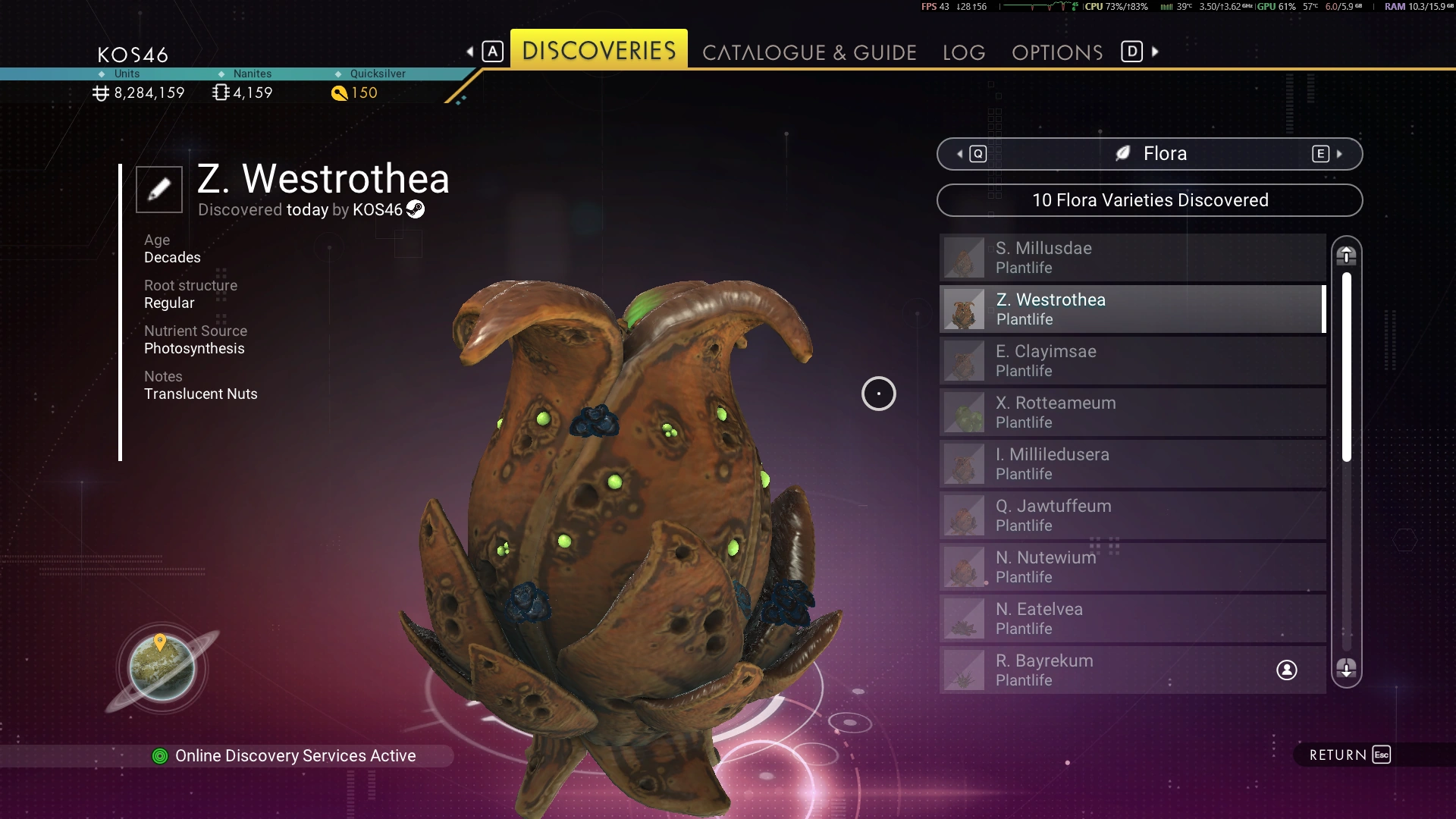Select I. Milliledusera in the list
Viewport: 1456px width, 819px height.
(x=1132, y=464)
